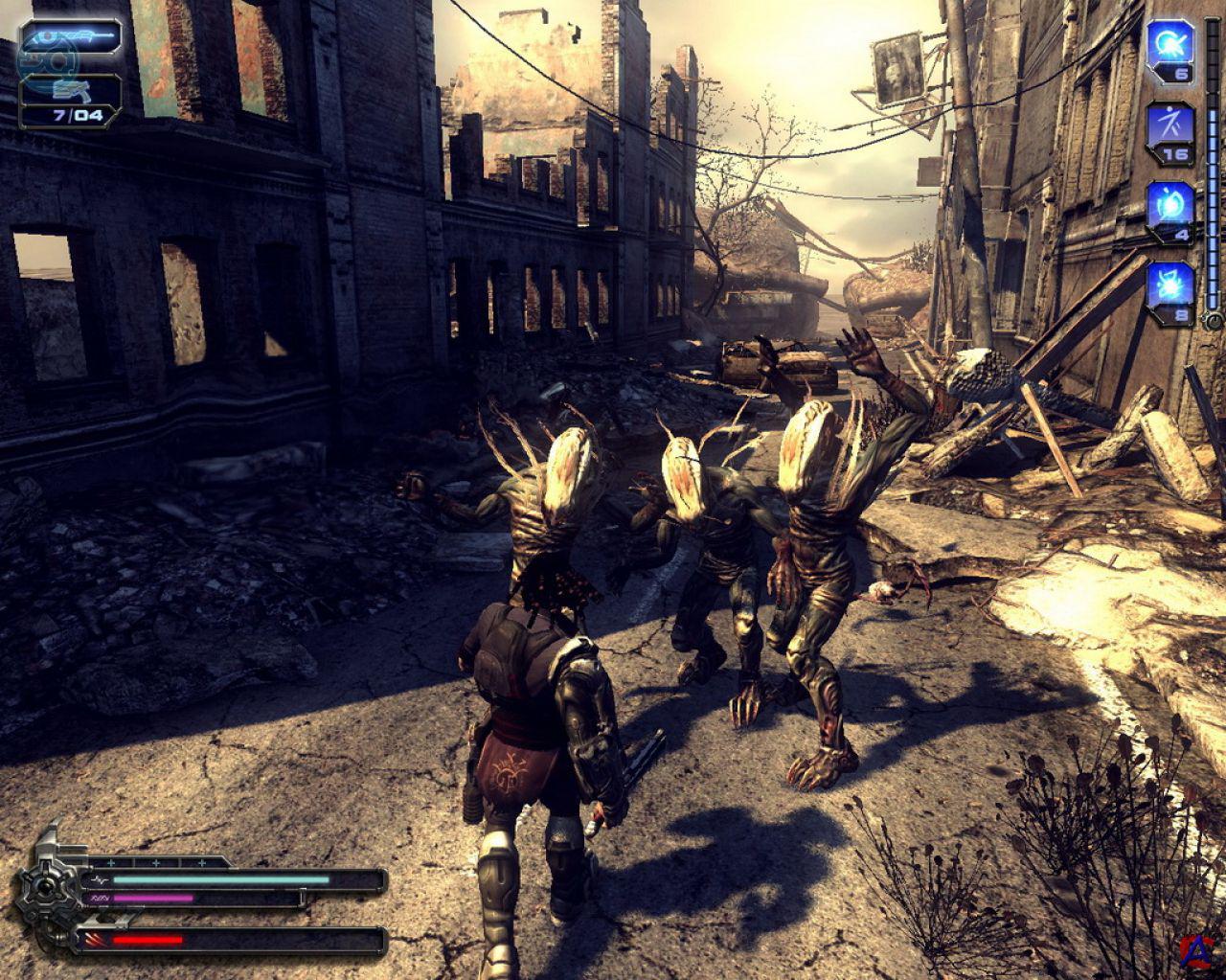Activate the glowing spiral ability showing 4

pyautogui.click(x=1171, y=204)
